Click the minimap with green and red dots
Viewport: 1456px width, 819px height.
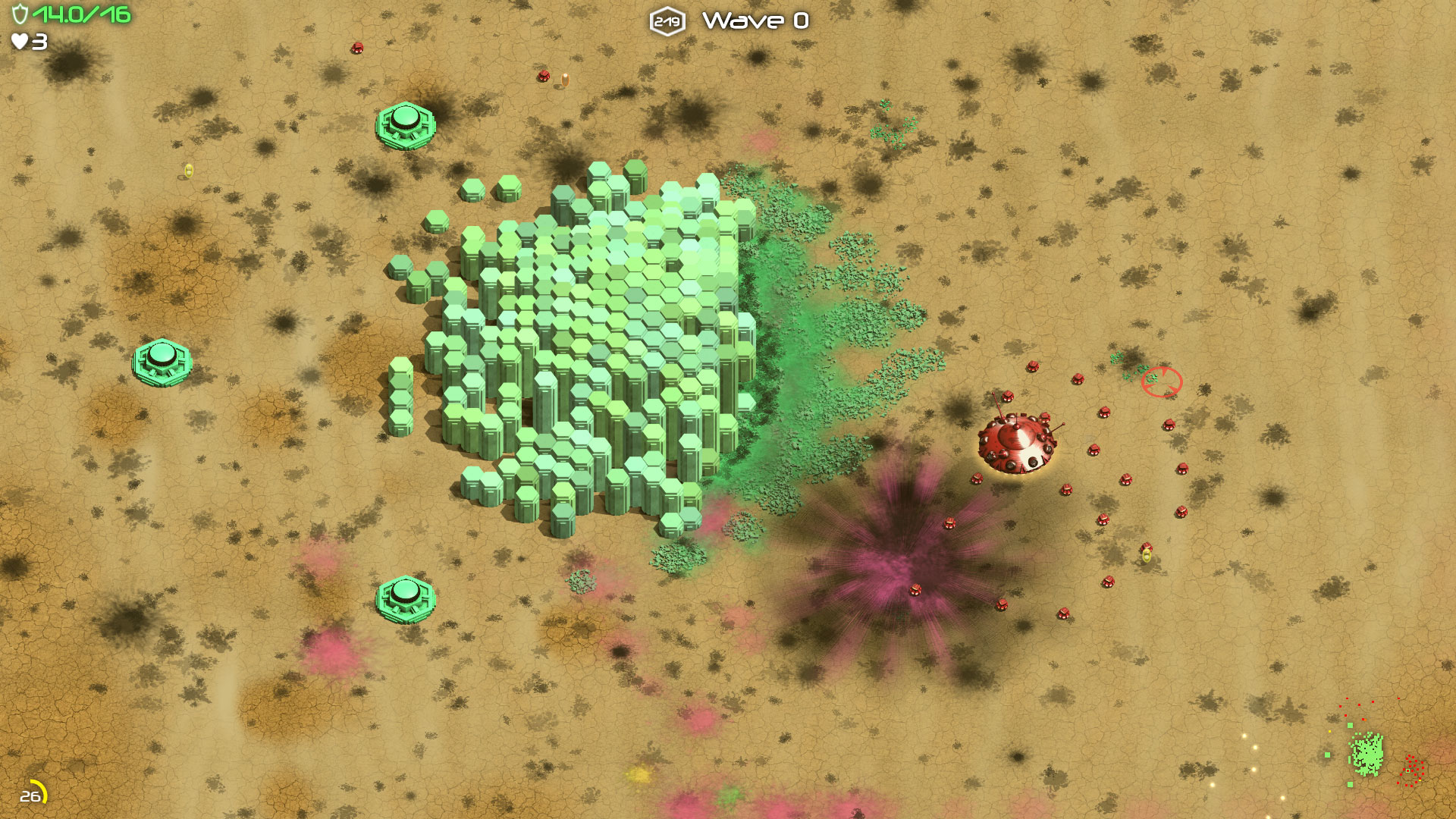1374,749
